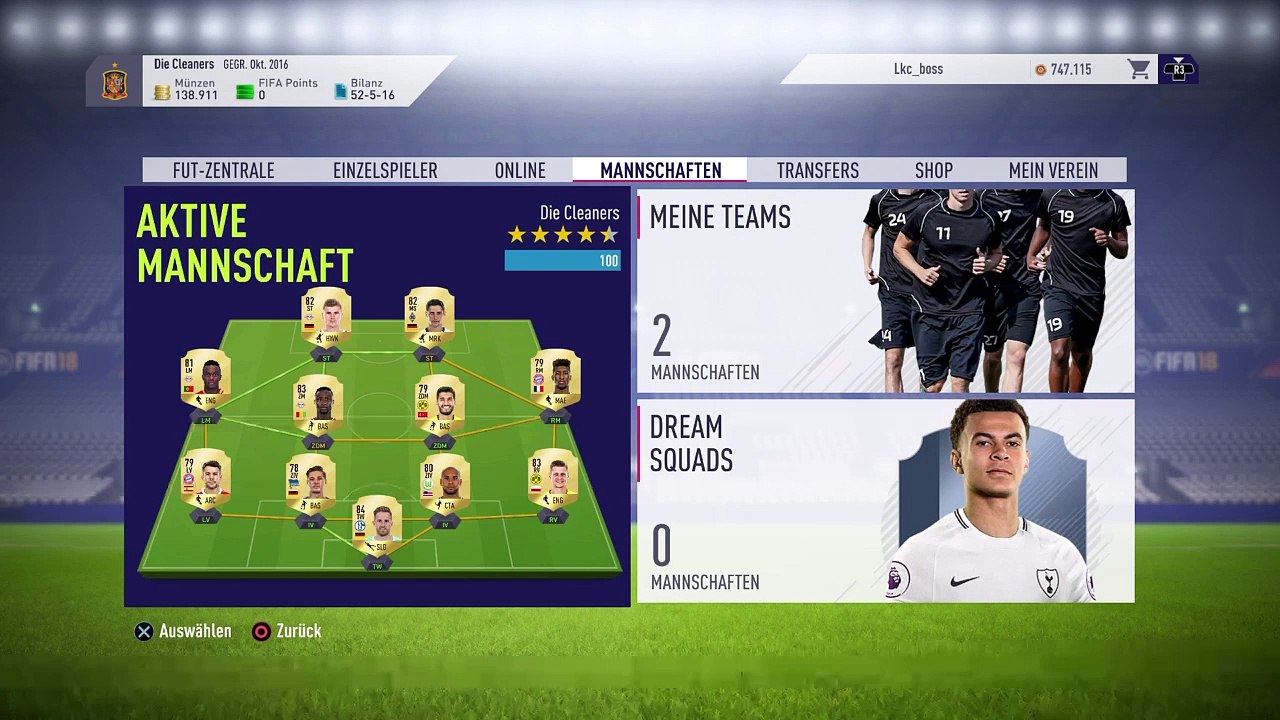Viewport: 1280px width, 720px height.
Task: Select the Meine Teams tile
Action: pyautogui.click(x=885, y=291)
